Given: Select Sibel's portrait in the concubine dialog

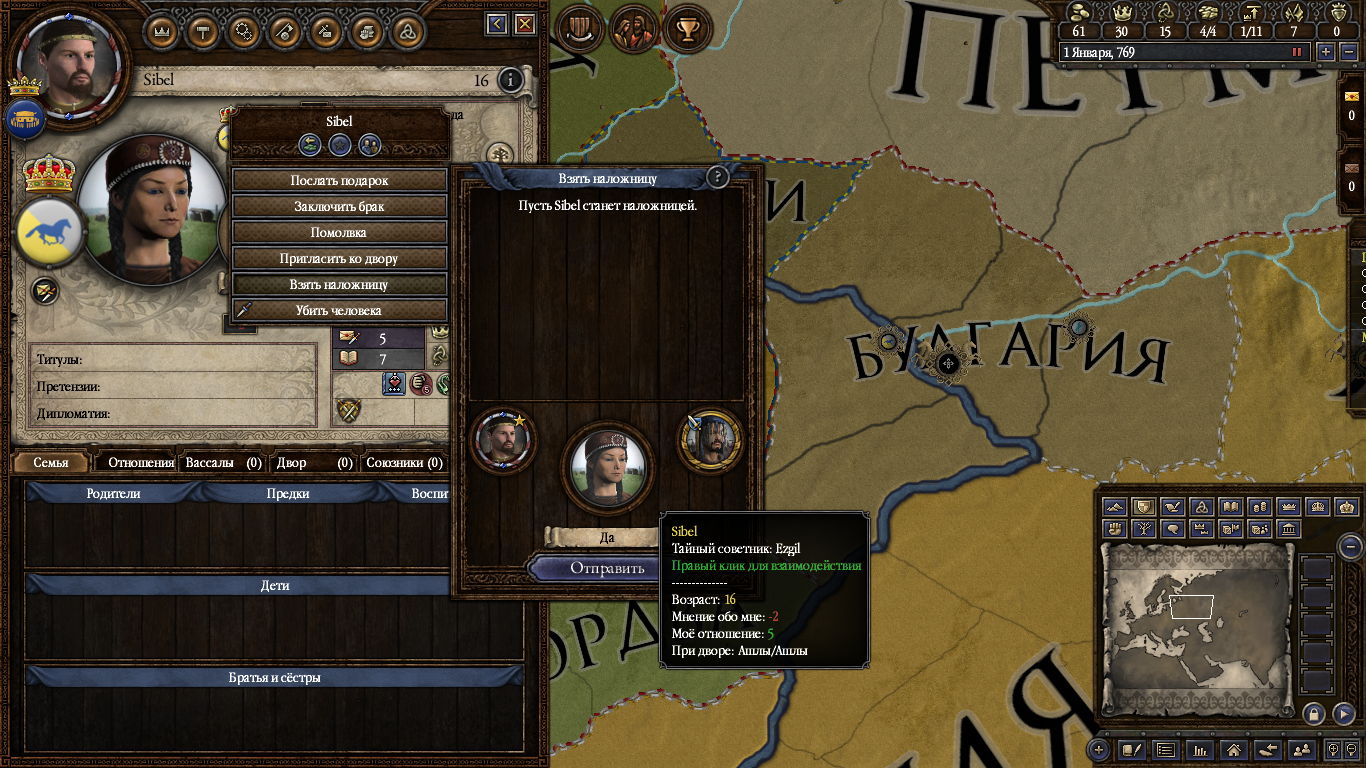Looking at the screenshot, I should point(605,465).
